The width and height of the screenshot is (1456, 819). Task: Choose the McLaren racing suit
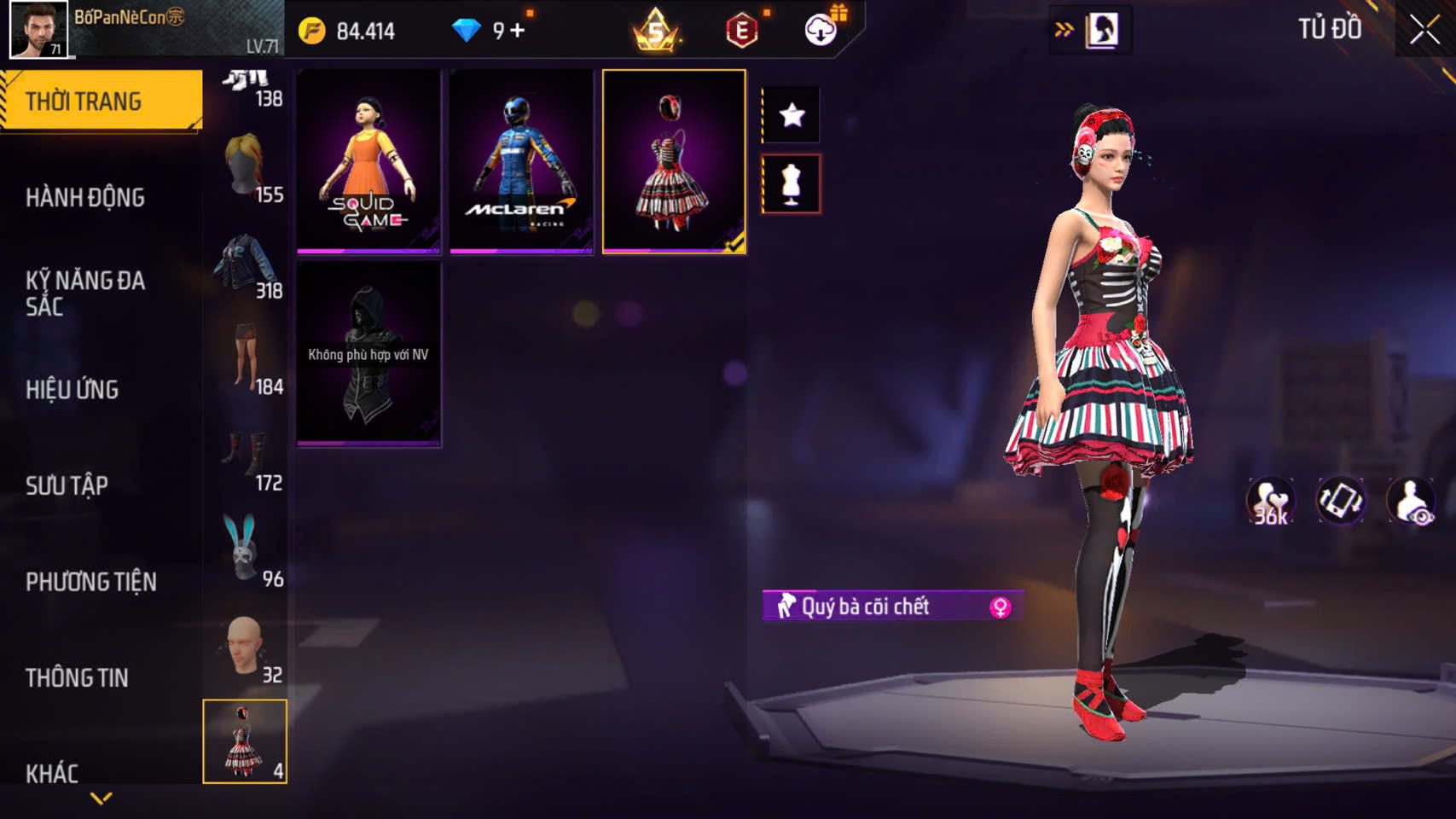[521, 162]
